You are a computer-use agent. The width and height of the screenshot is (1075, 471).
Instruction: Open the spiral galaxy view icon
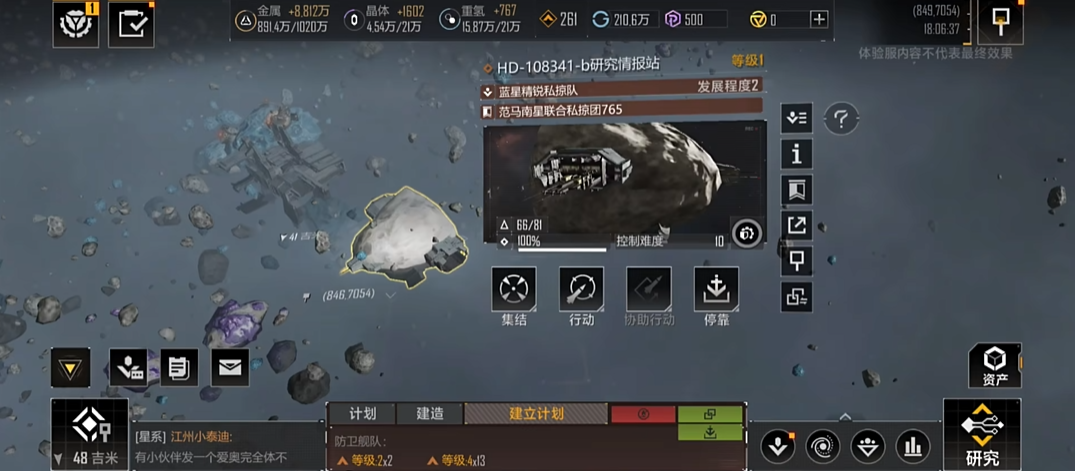(822, 445)
